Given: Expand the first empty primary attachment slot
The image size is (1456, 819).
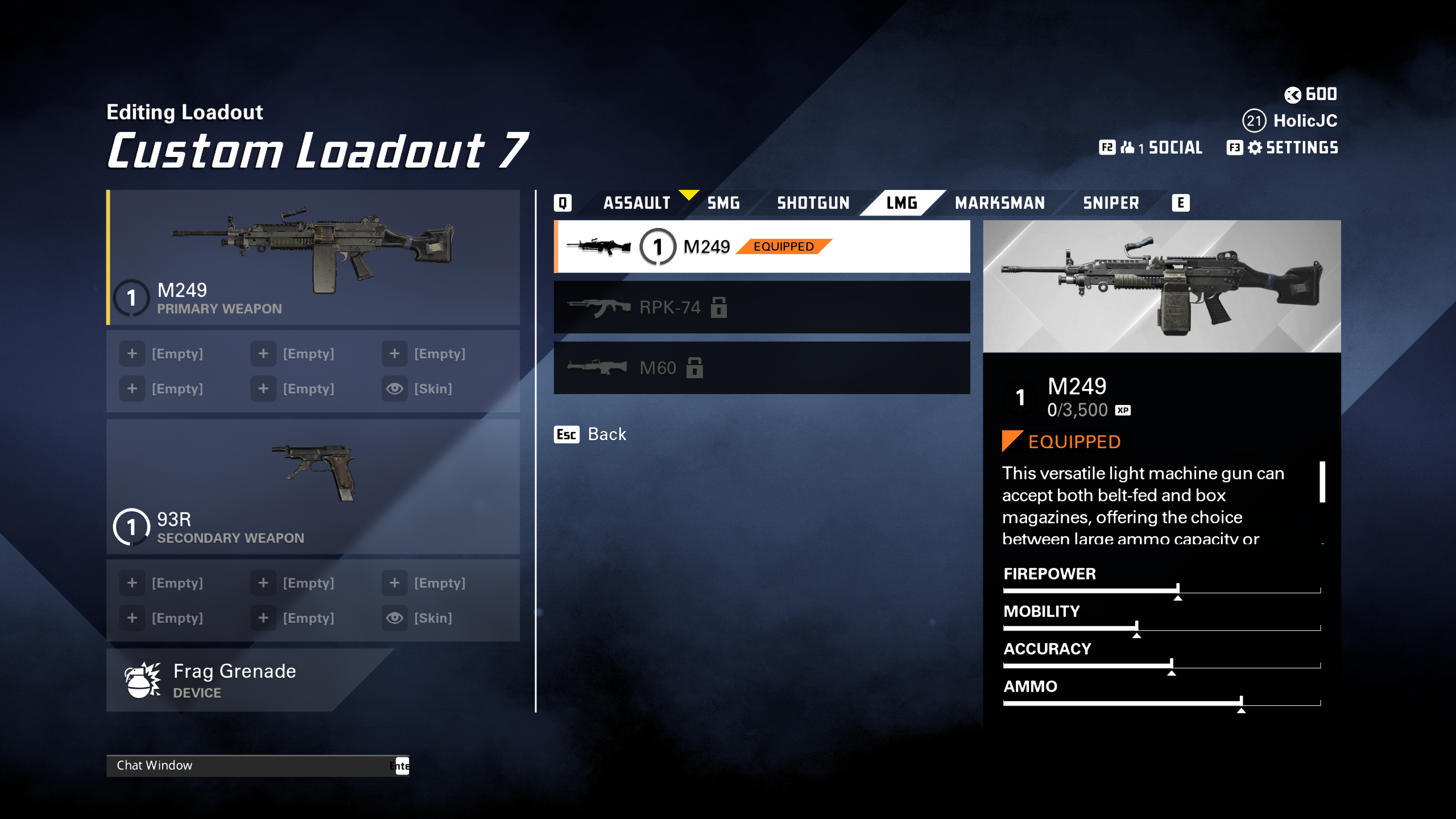Looking at the screenshot, I should click(x=132, y=353).
